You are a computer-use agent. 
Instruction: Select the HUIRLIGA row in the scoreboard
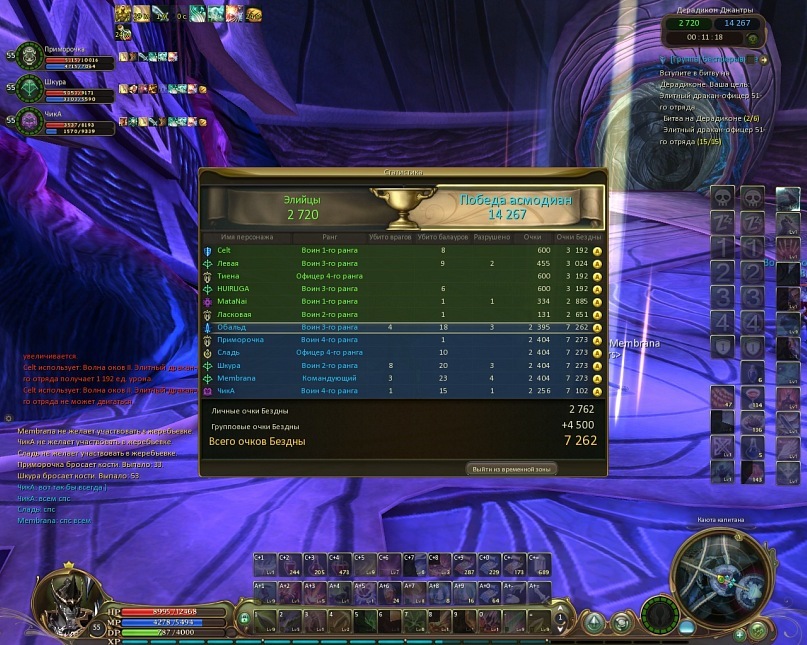tap(400, 288)
